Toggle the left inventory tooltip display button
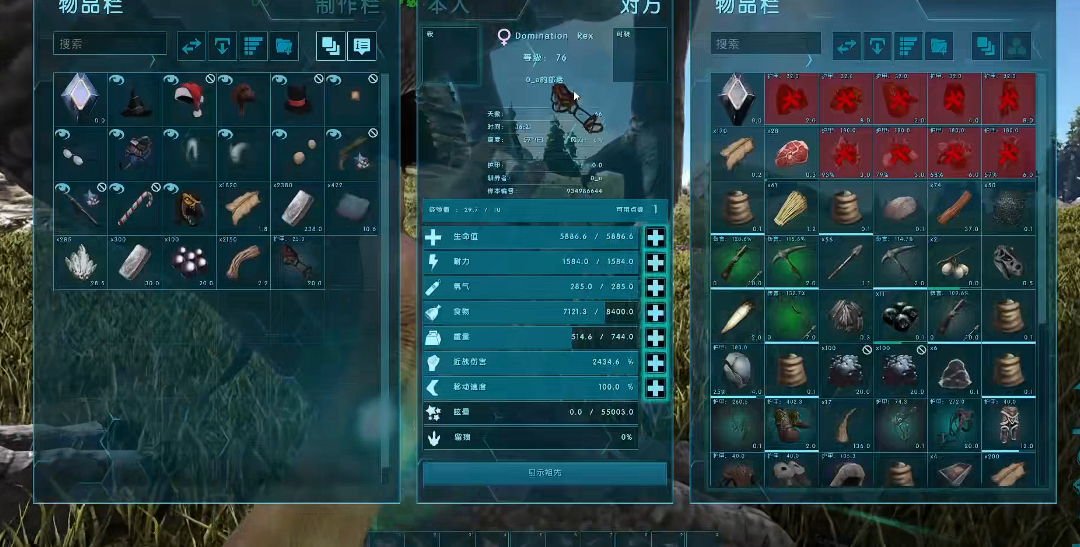This screenshot has width=1080, height=547. click(x=361, y=46)
